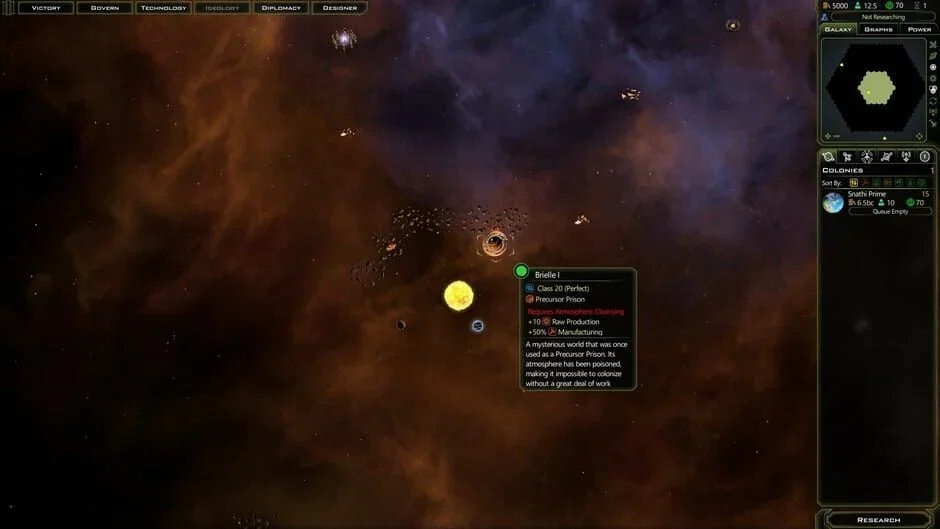The image size is (940, 529).
Task: Select the Brielle I planet marker
Action: (x=521, y=271)
